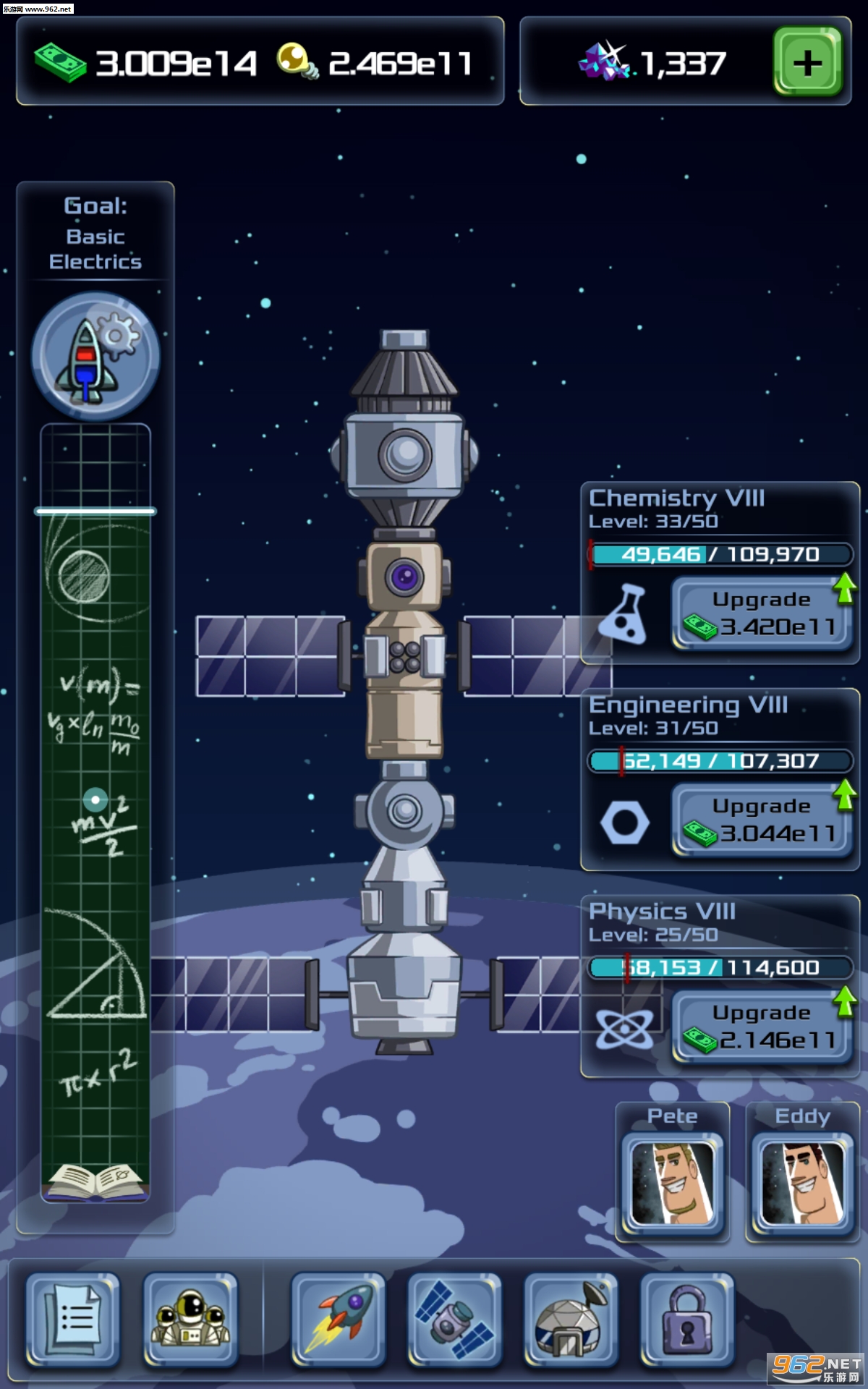868x1389 pixels.
Task: Click the Engineering hex nut icon
Action: click(x=624, y=823)
